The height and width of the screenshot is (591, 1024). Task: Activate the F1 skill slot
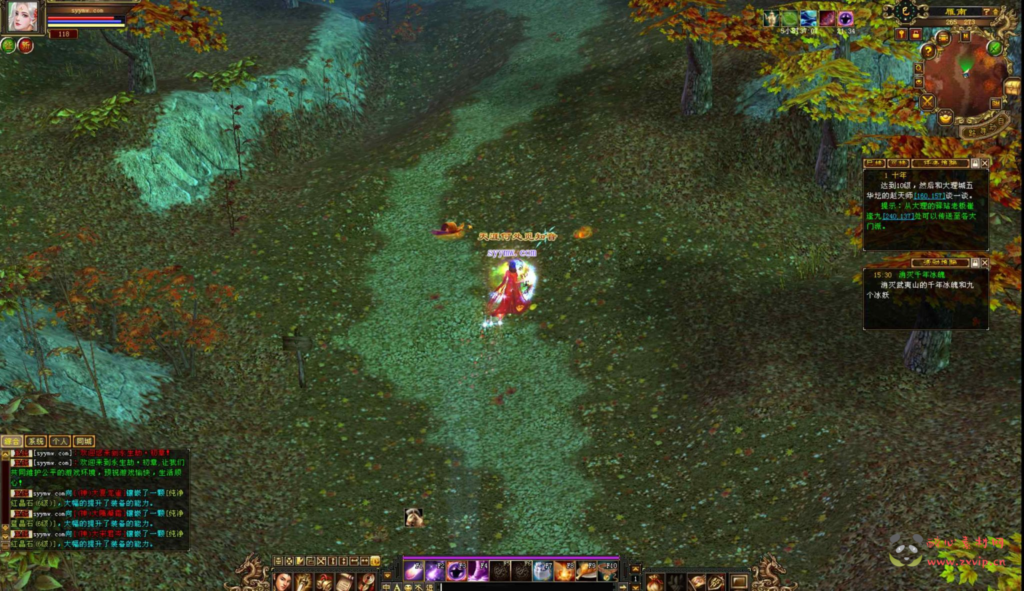[413, 571]
